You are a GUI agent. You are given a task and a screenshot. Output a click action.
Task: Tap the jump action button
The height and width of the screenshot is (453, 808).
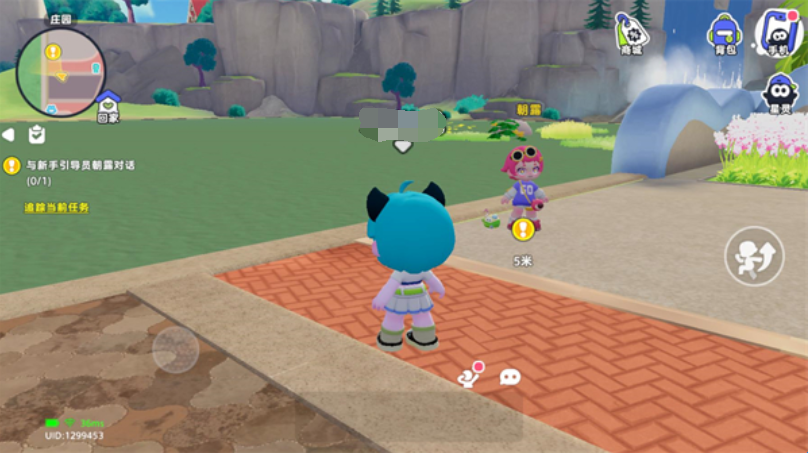(x=754, y=257)
